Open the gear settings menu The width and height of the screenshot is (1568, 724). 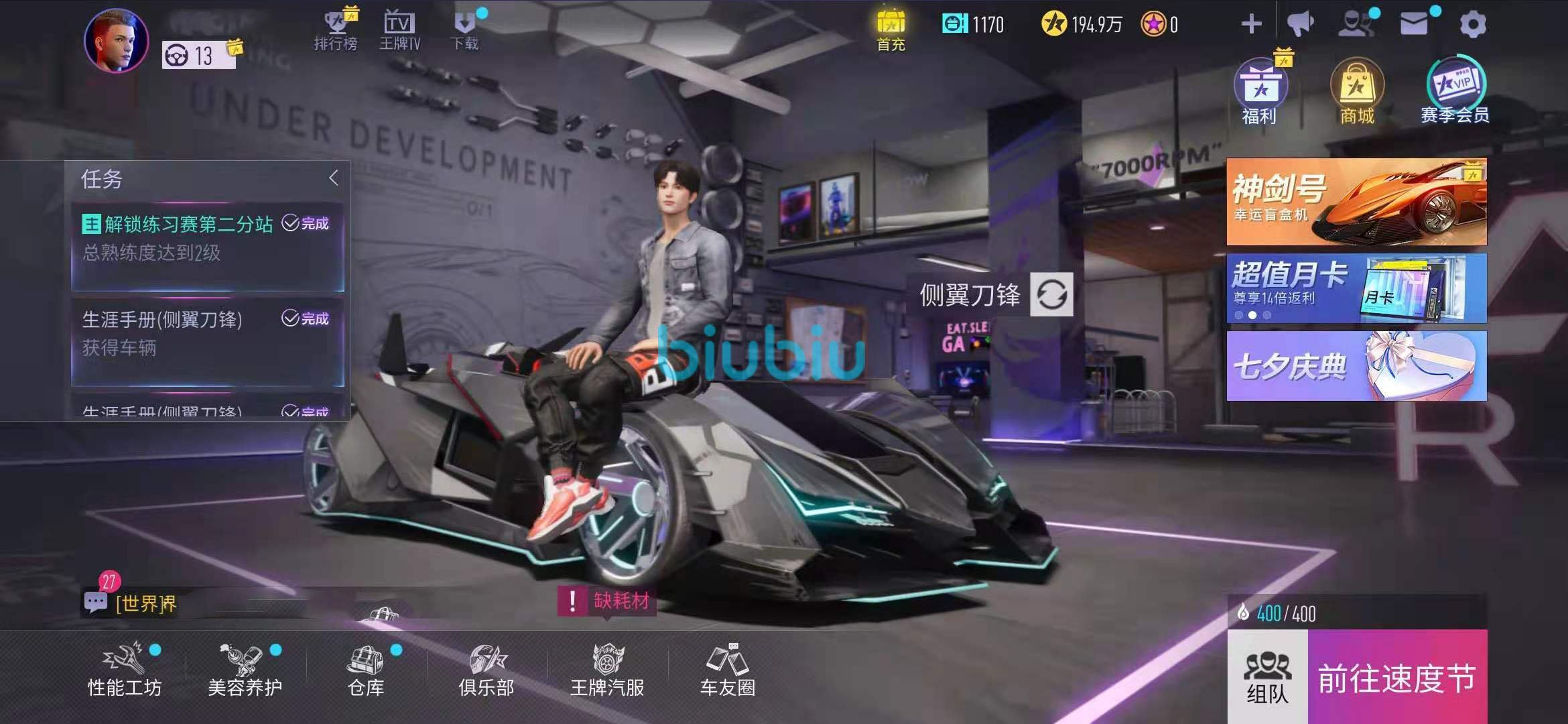click(1472, 25)
